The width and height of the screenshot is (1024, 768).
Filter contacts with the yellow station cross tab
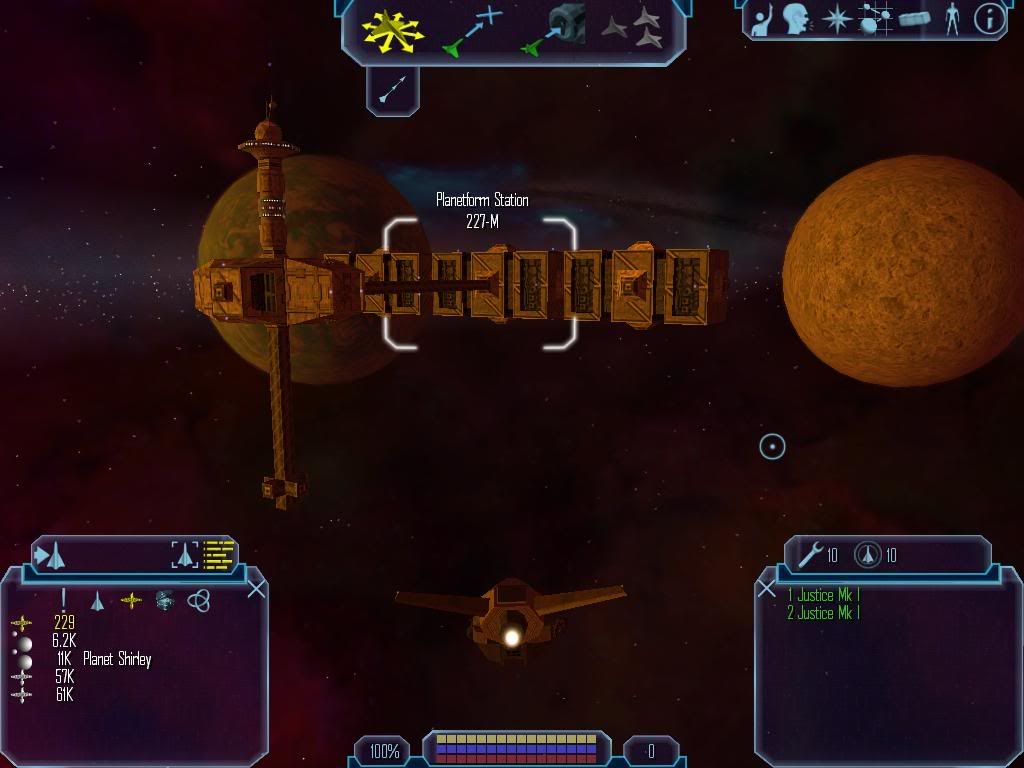pos(131,600)
